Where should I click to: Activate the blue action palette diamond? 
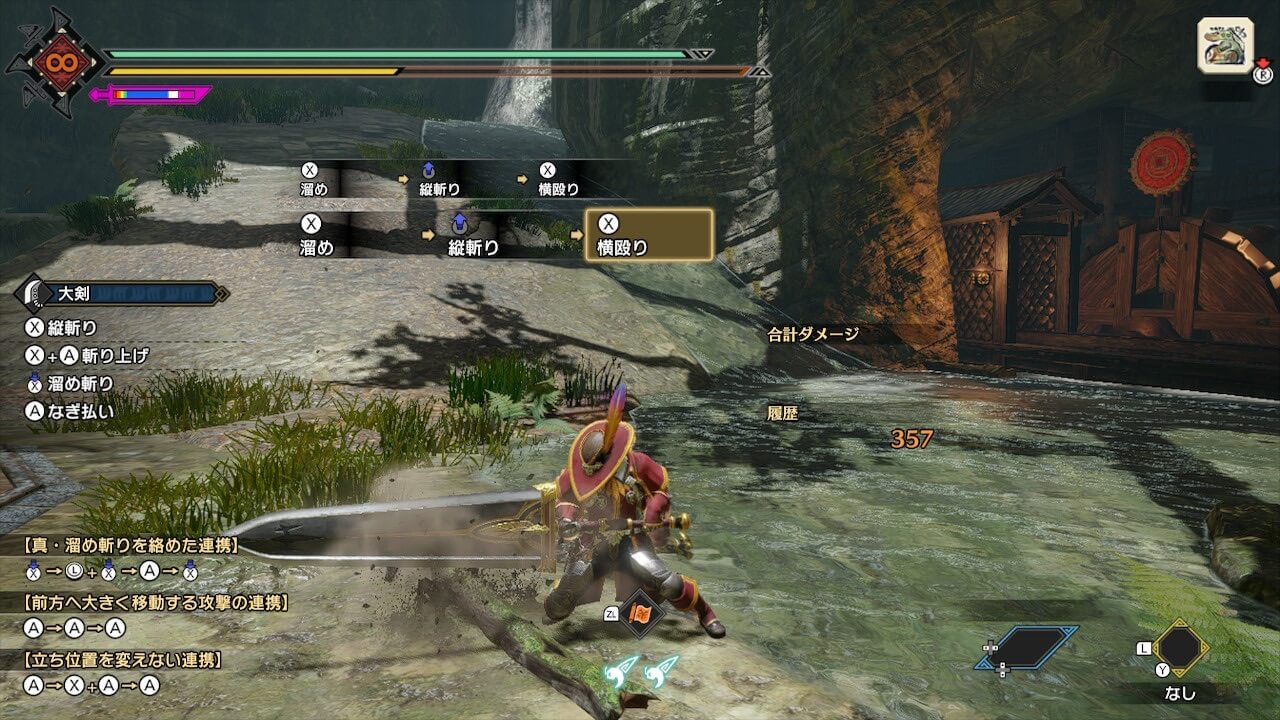[x=1027, y=648]
